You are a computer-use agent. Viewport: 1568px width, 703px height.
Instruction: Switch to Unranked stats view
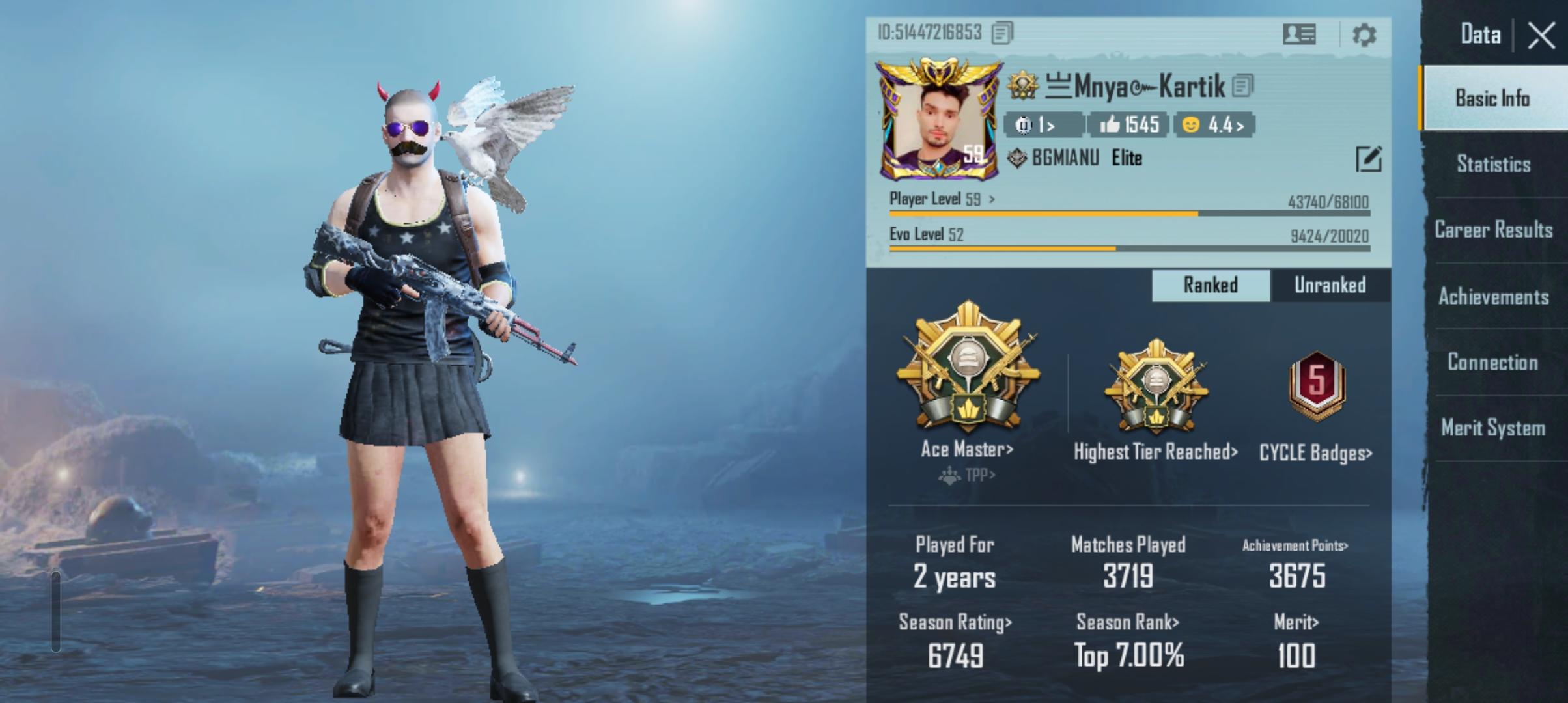click(1330, 285)
